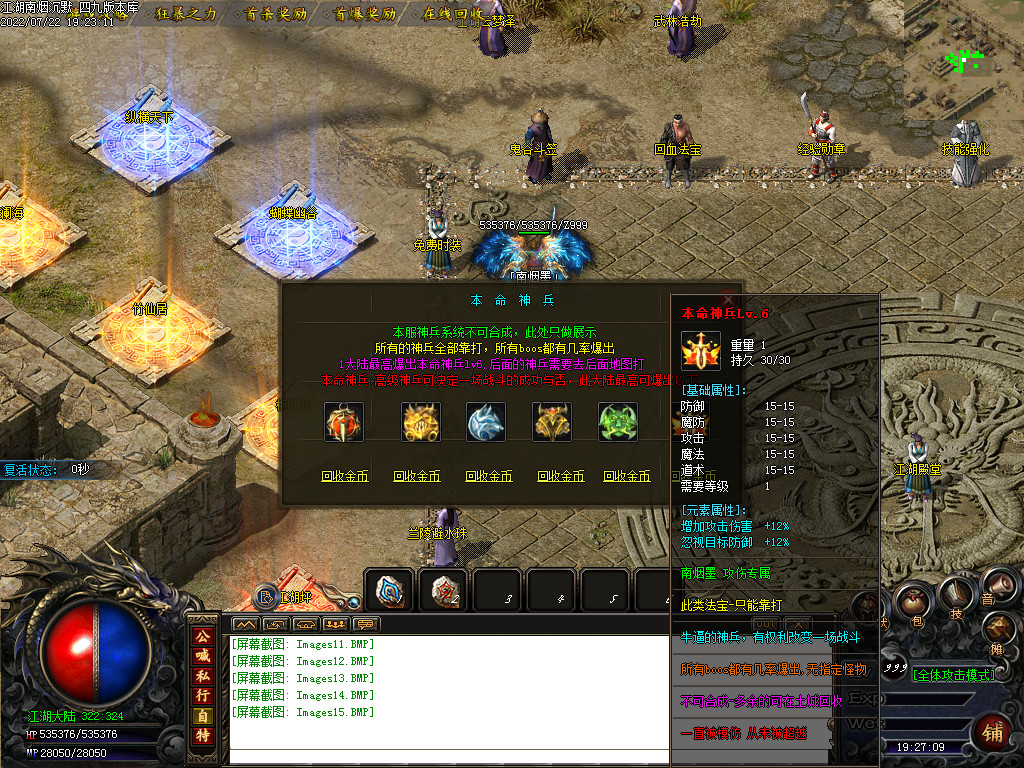Open the bag with the 包 pouch icon
The height and width of the screenshot is (768, 1024).
click(912, 605)
